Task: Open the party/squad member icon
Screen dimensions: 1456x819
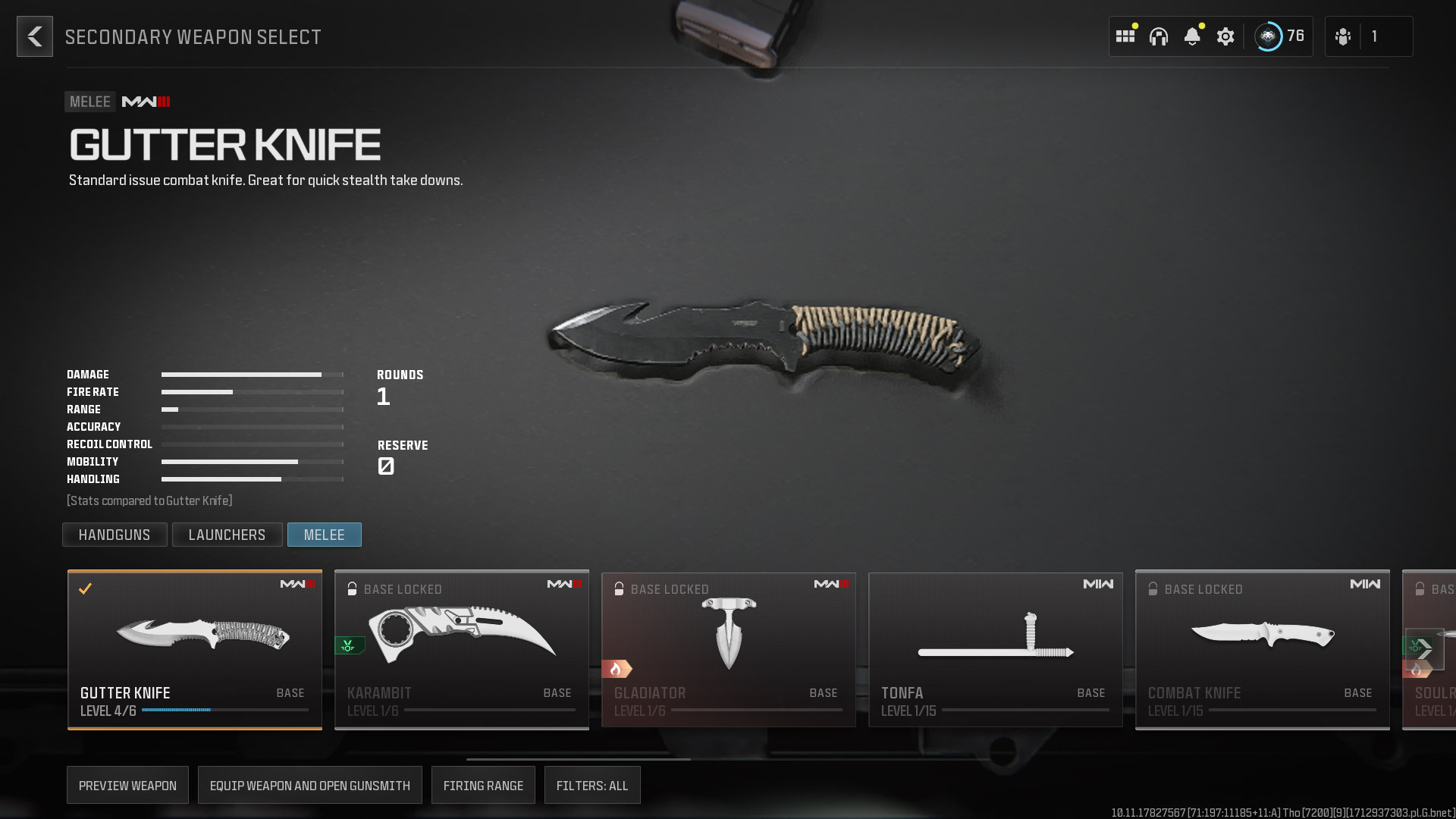Action: (1342, 36)
